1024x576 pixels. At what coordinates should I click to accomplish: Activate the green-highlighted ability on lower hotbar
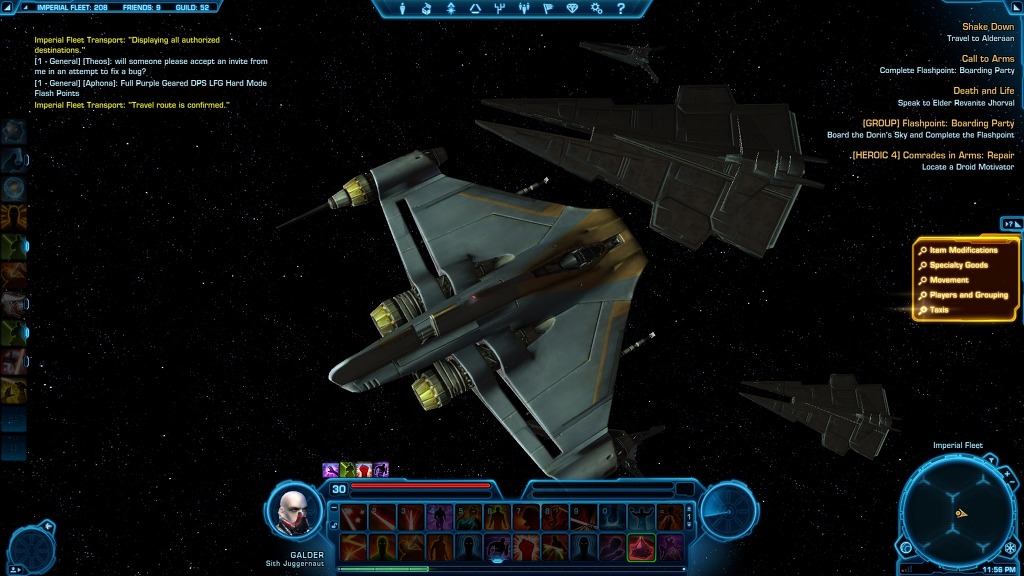point(641,547)
